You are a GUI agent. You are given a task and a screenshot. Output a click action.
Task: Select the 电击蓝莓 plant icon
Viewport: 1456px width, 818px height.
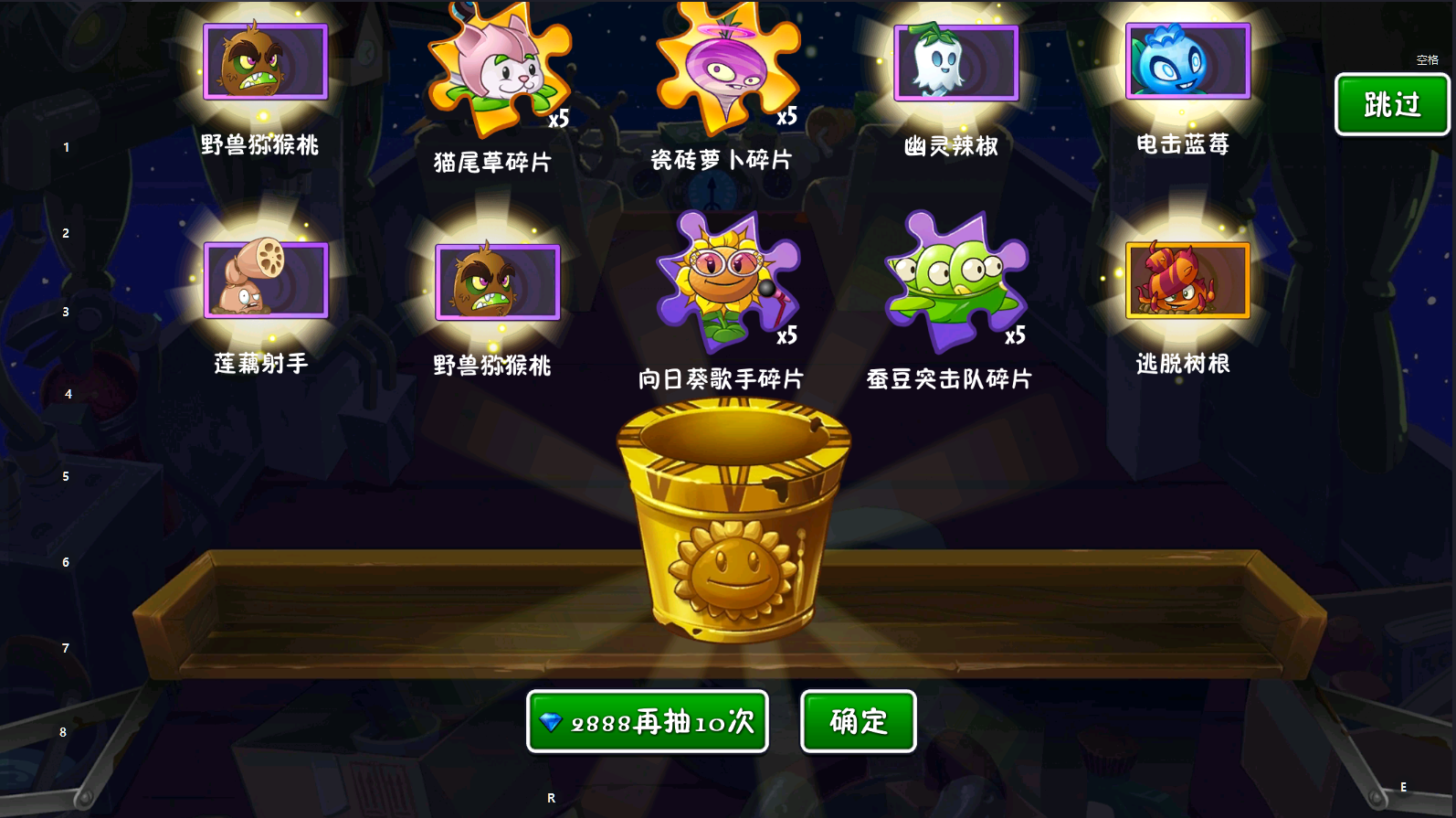[1187, 62]
